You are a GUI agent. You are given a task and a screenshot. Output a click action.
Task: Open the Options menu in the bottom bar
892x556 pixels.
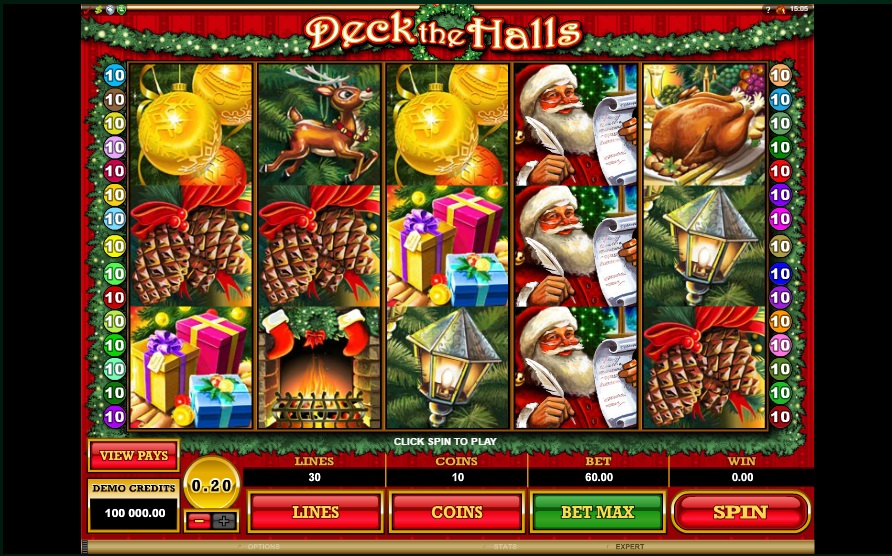pos(263,547)
